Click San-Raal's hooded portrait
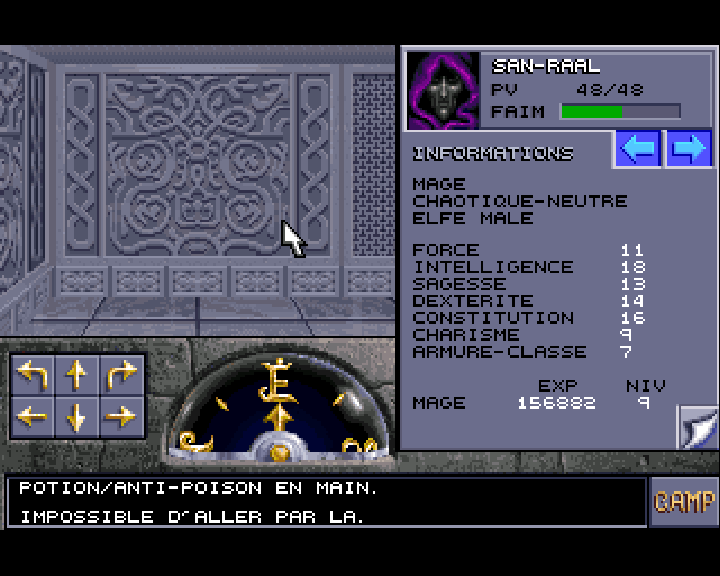The height and width of the screenshot is (576, 720). pos(444,90)
